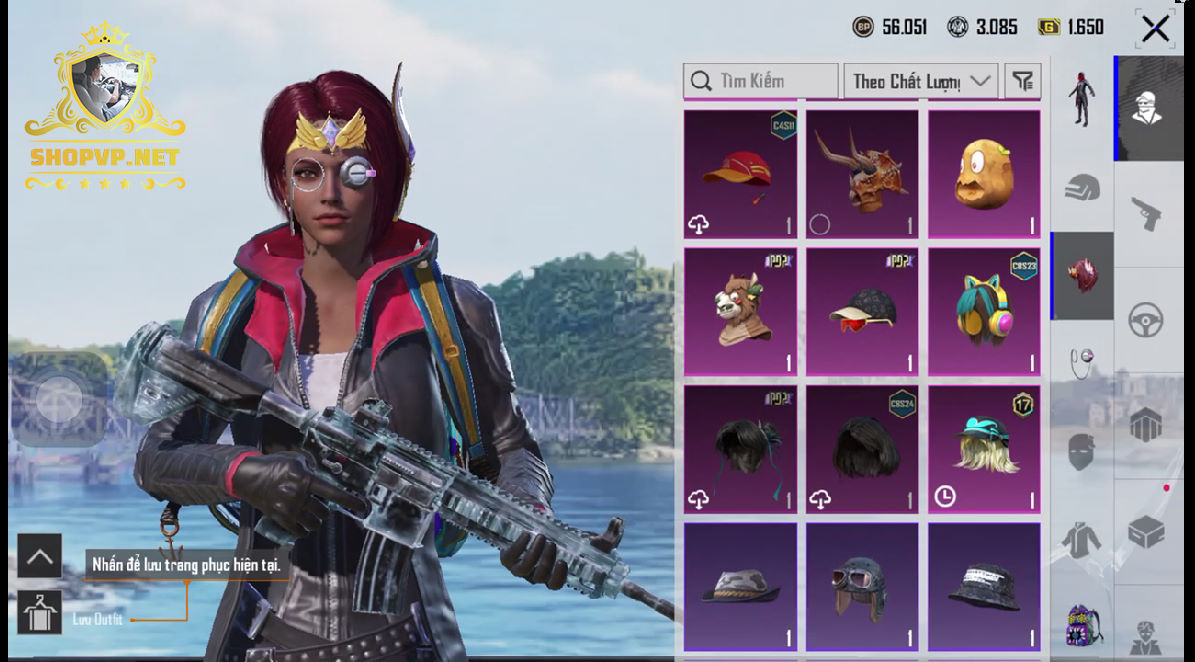Close the inventory with the X button
Viewport: 1195px width, 662px height.
pos(1155,29)
